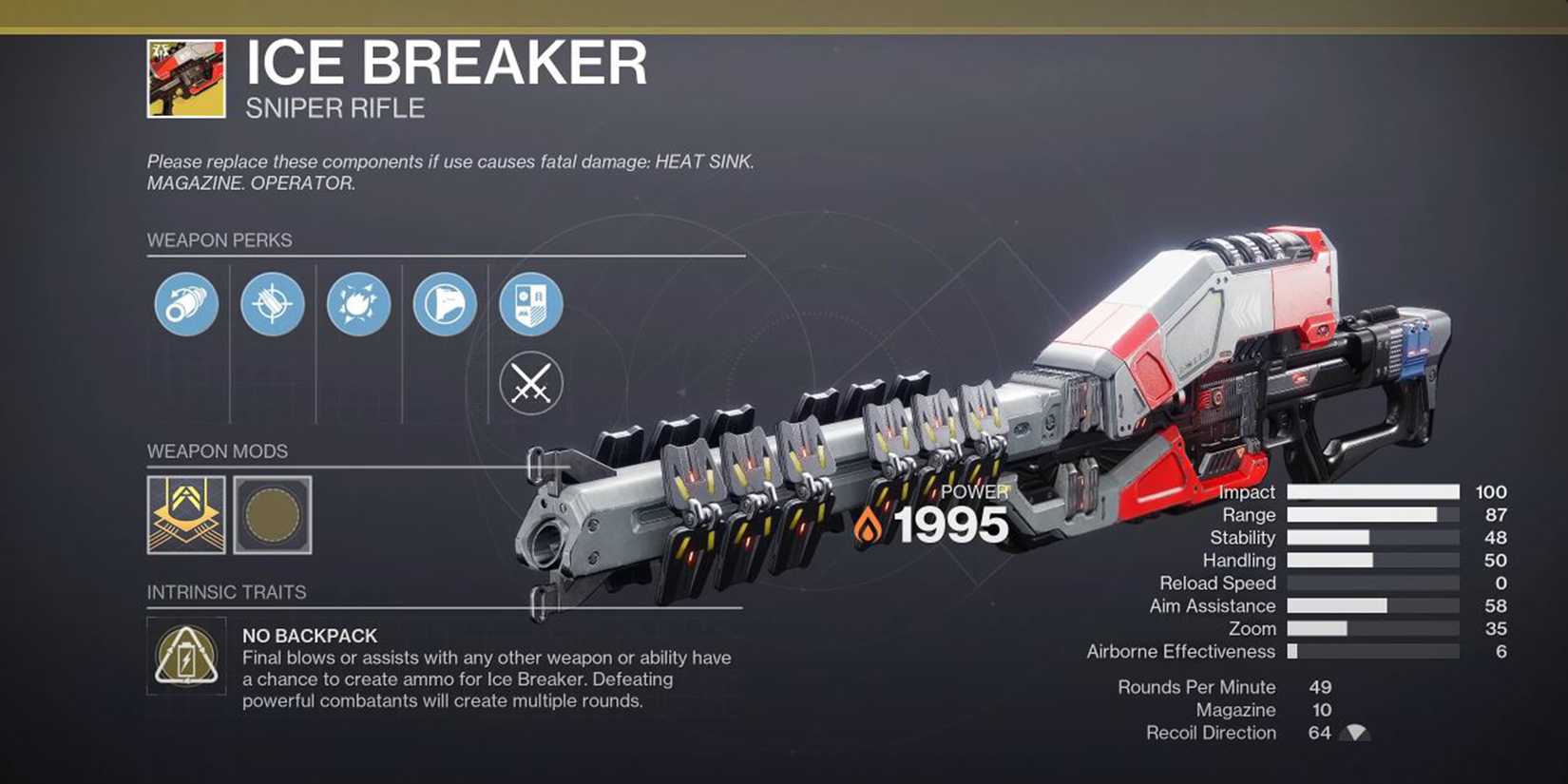Expand the WEAPON PERKS section
Viewport: 1568px width, 784px height.
pyautogui.click(x=220, y=240)
